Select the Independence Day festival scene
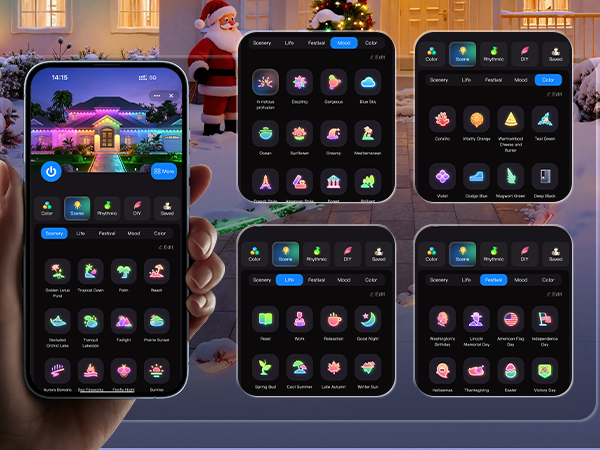 544,319
